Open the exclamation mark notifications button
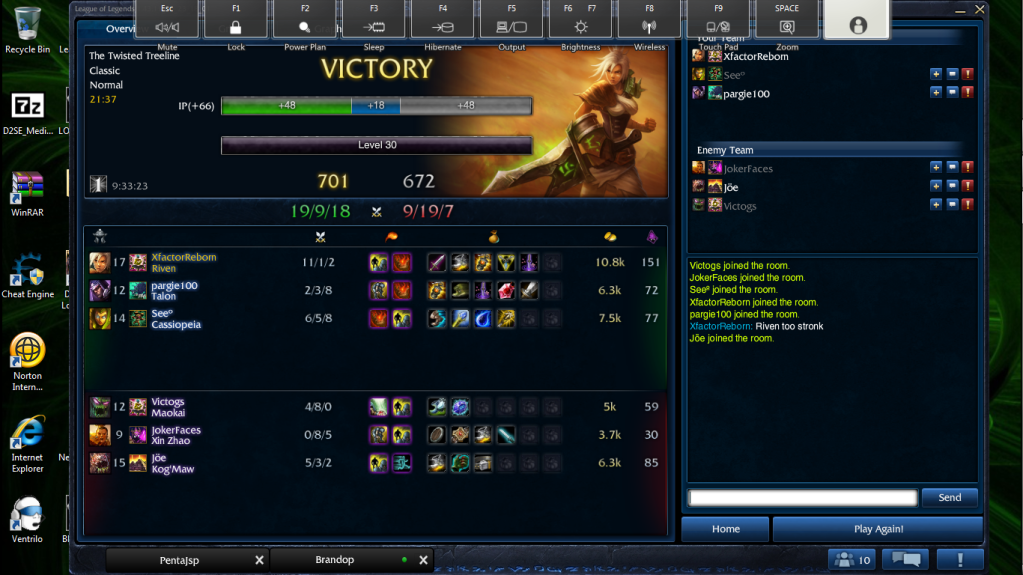This screenshot has height=575, width=1023. [x=962, y=560]
